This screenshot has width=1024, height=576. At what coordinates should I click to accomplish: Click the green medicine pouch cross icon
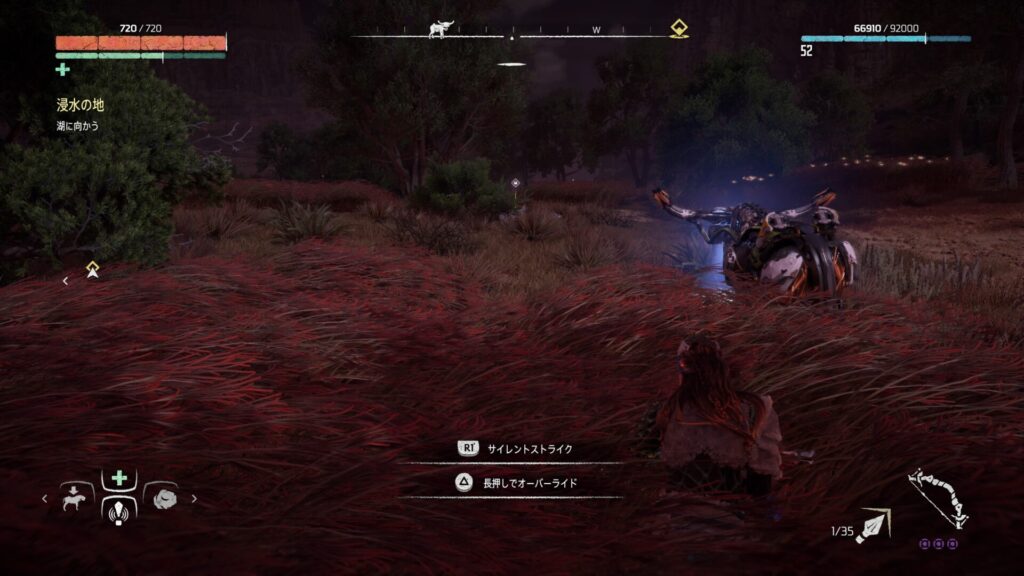[63, 69]
